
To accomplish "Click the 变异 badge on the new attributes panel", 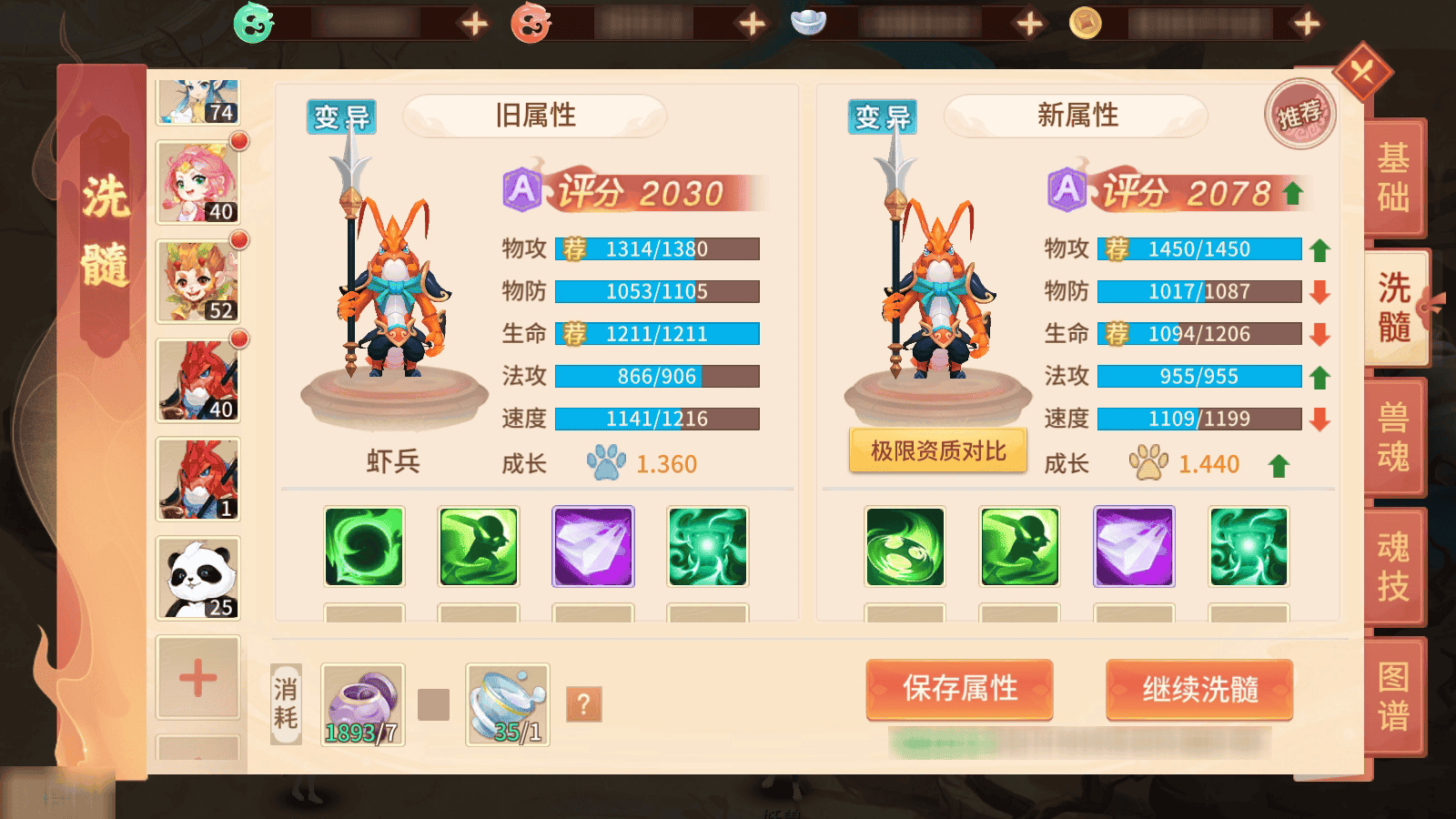I will pos(881,115).
